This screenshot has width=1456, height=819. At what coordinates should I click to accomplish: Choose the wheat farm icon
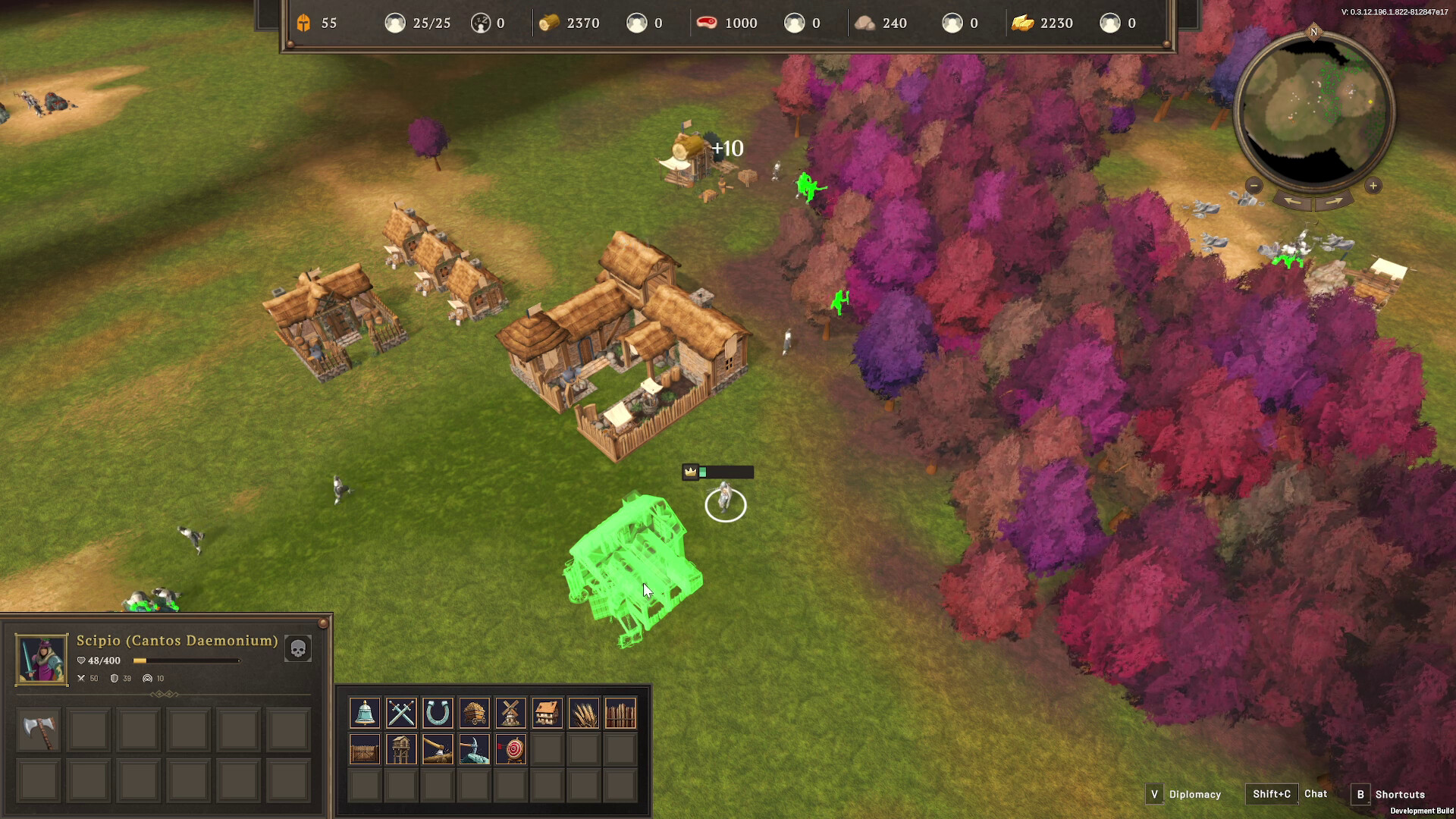pos(584,713)
